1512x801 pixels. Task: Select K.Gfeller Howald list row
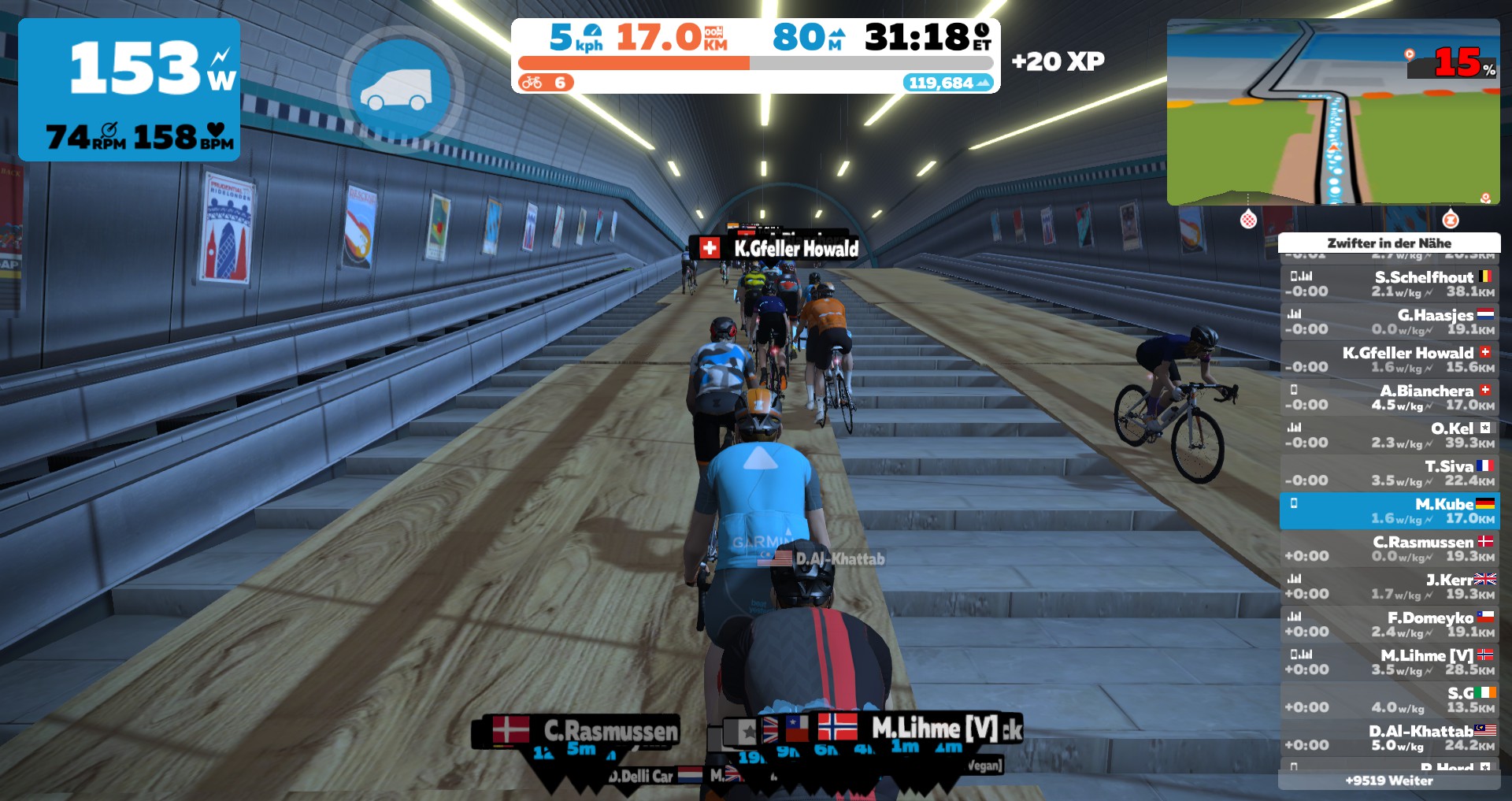1389,359
